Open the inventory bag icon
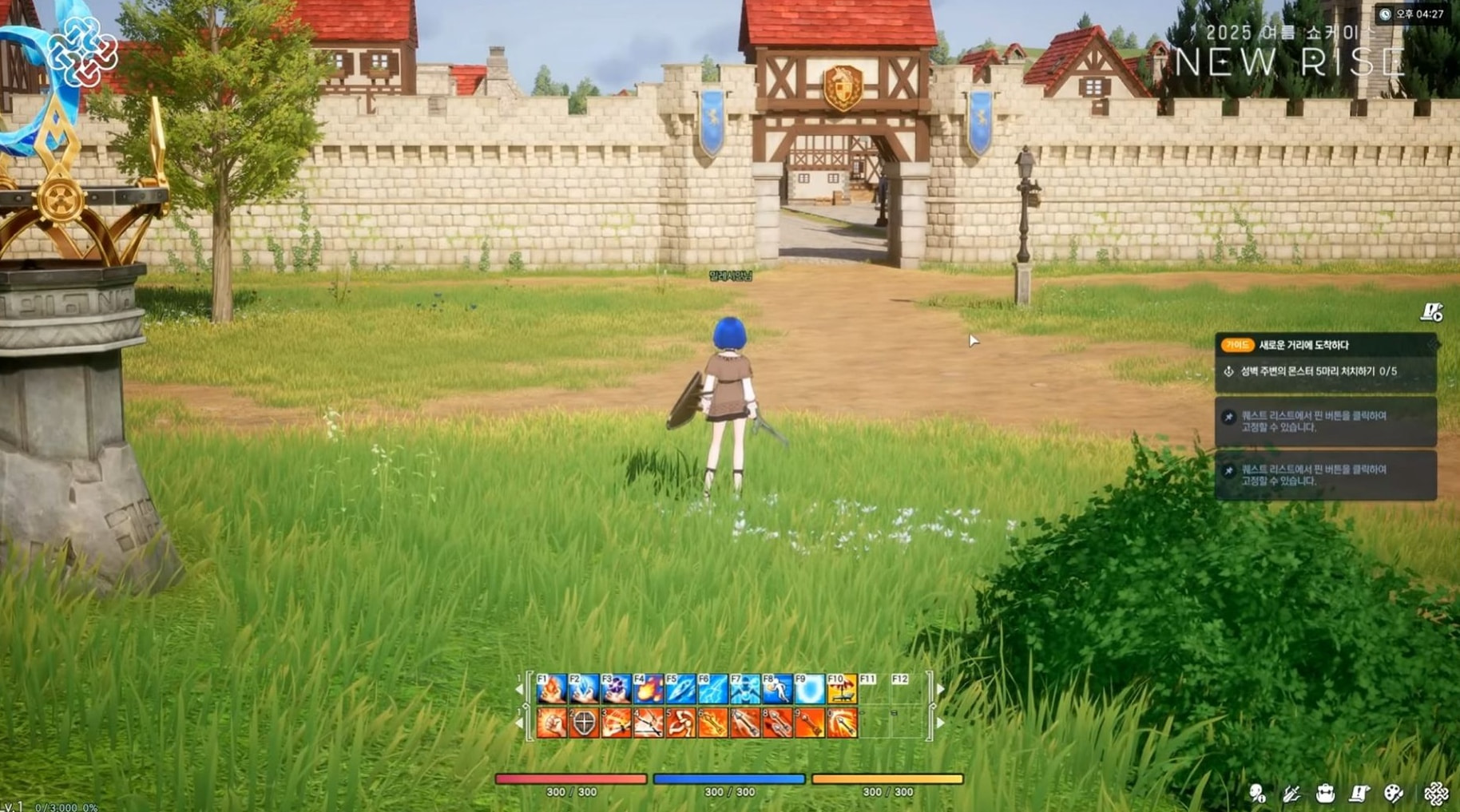 click(1326, 794)
